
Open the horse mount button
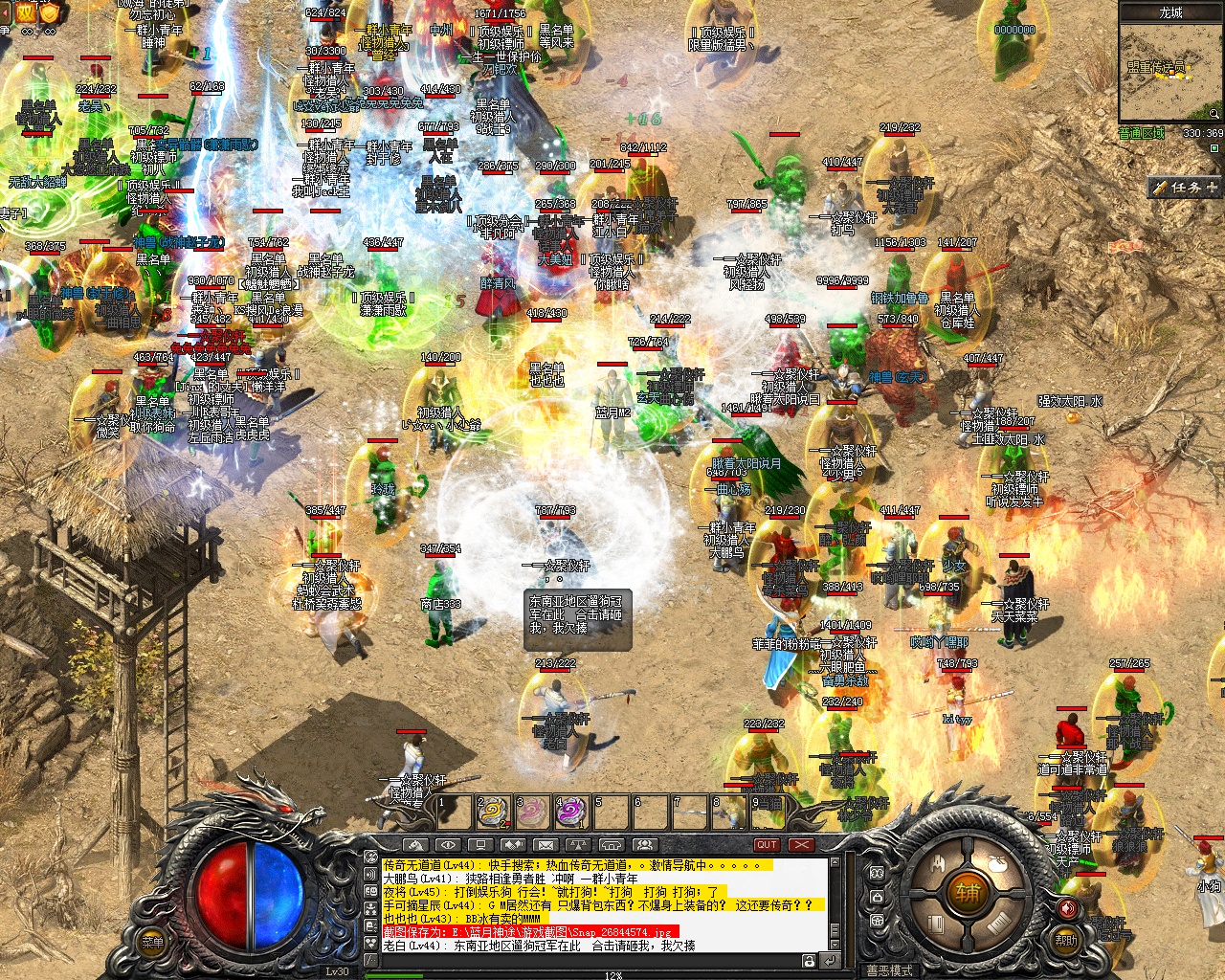(415, 845)
